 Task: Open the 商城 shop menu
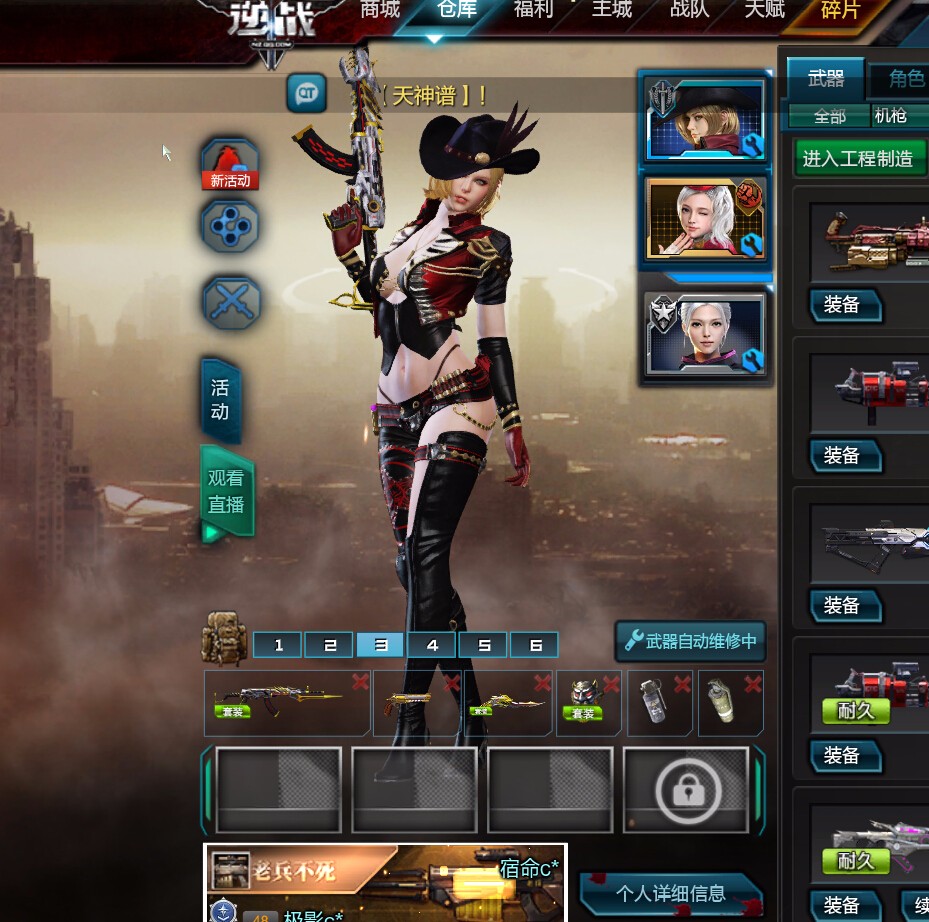click(380, 10)
